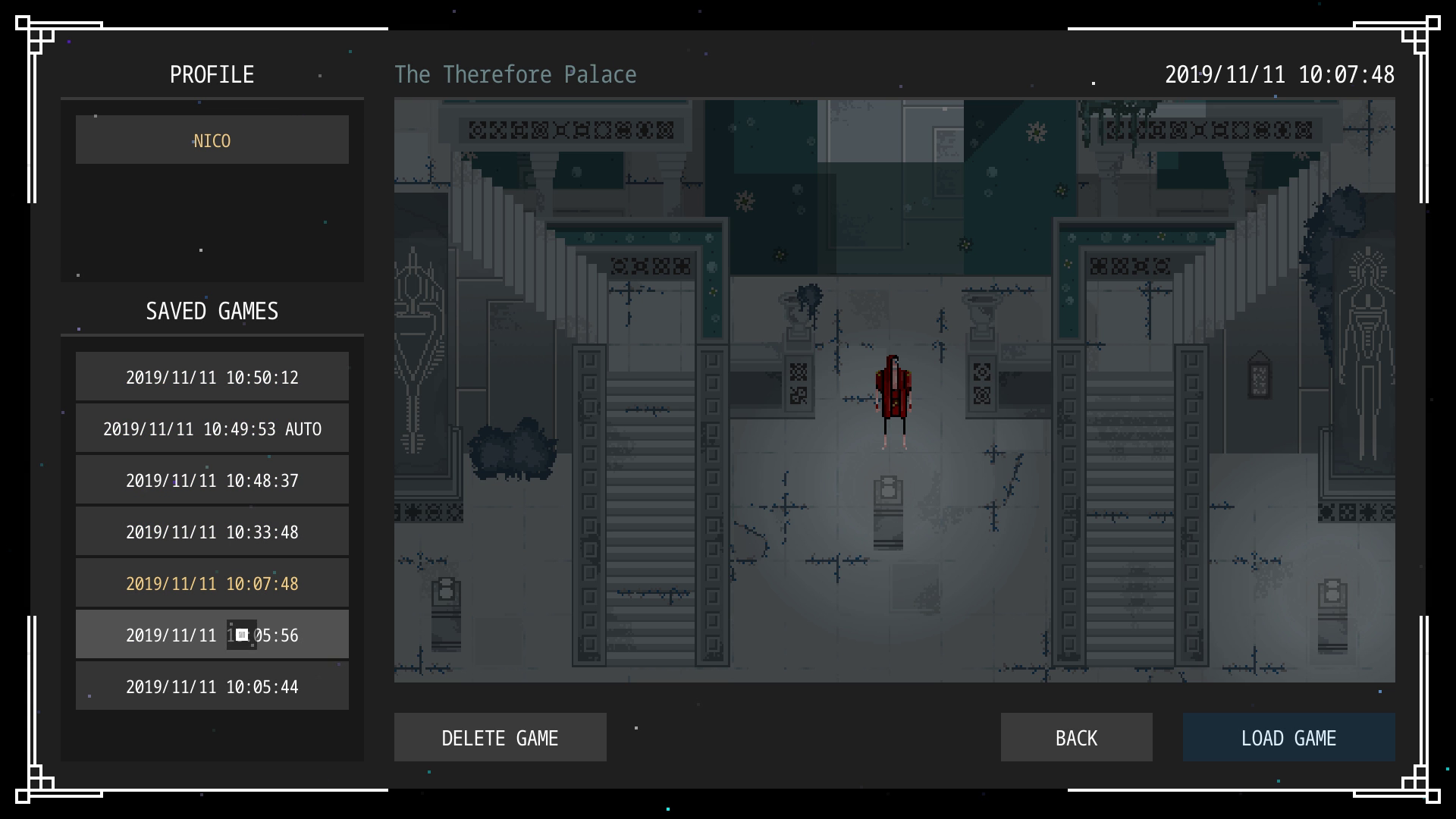Go back with the Back button

tap(1076, 737)
